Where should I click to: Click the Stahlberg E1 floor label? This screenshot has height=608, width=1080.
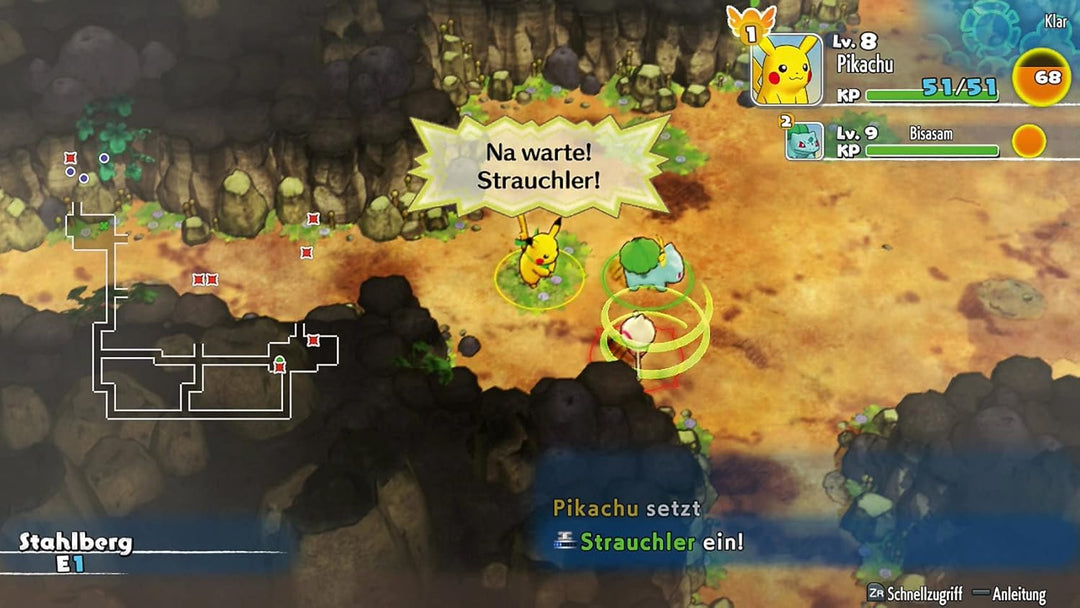coord(75,553)
